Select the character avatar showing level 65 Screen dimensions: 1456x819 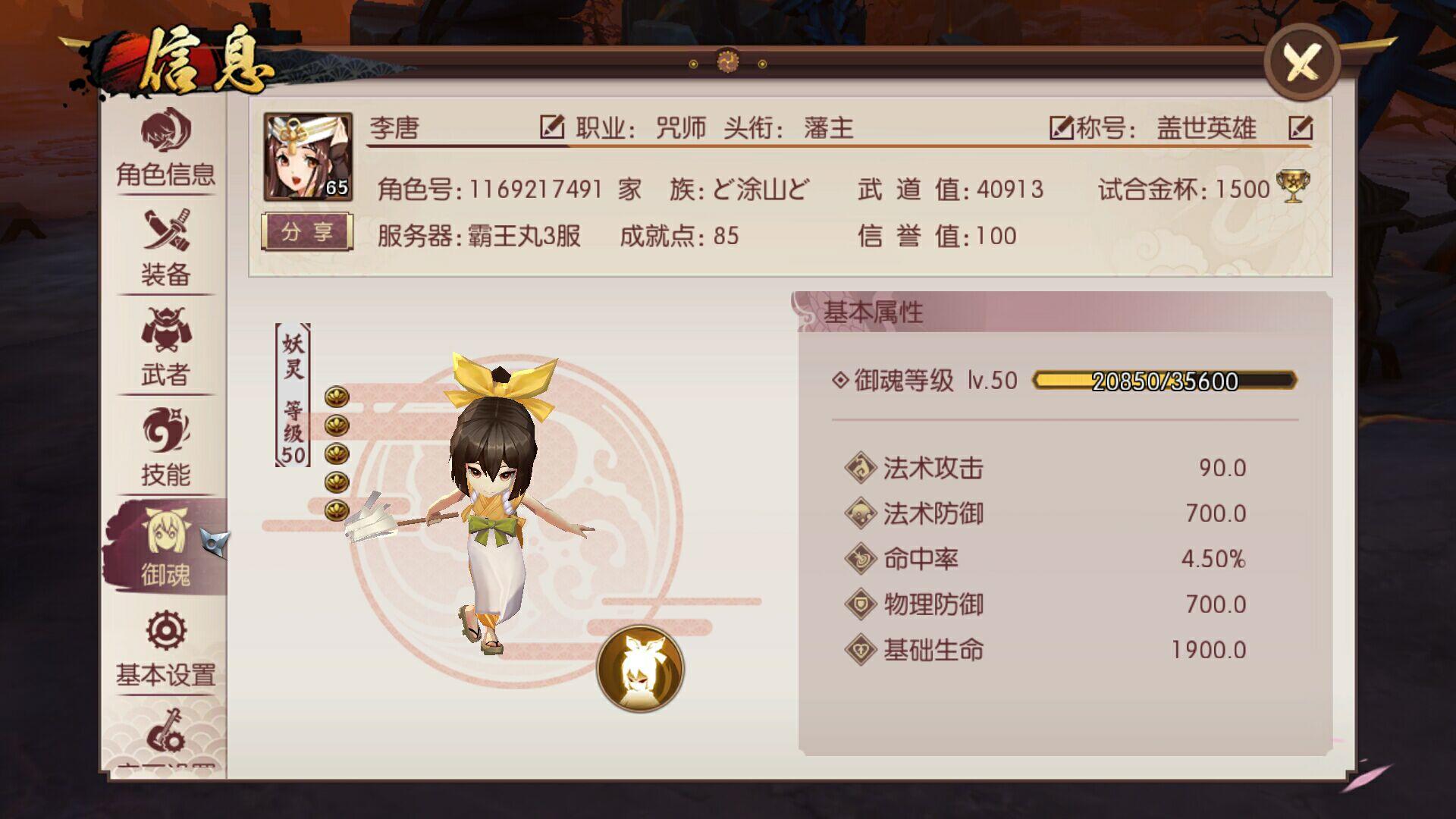309,155
